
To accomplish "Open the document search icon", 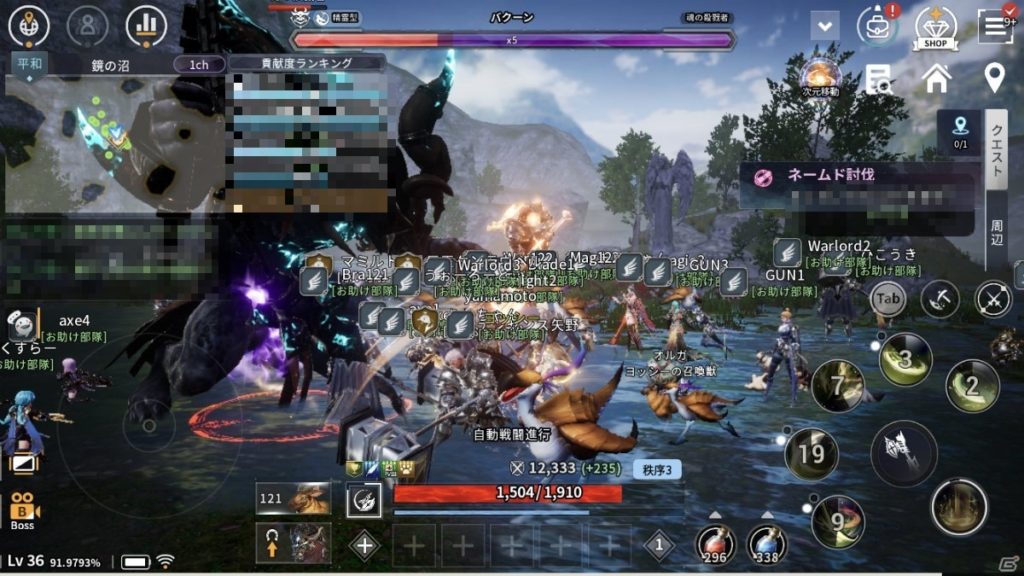I will 879,79.
